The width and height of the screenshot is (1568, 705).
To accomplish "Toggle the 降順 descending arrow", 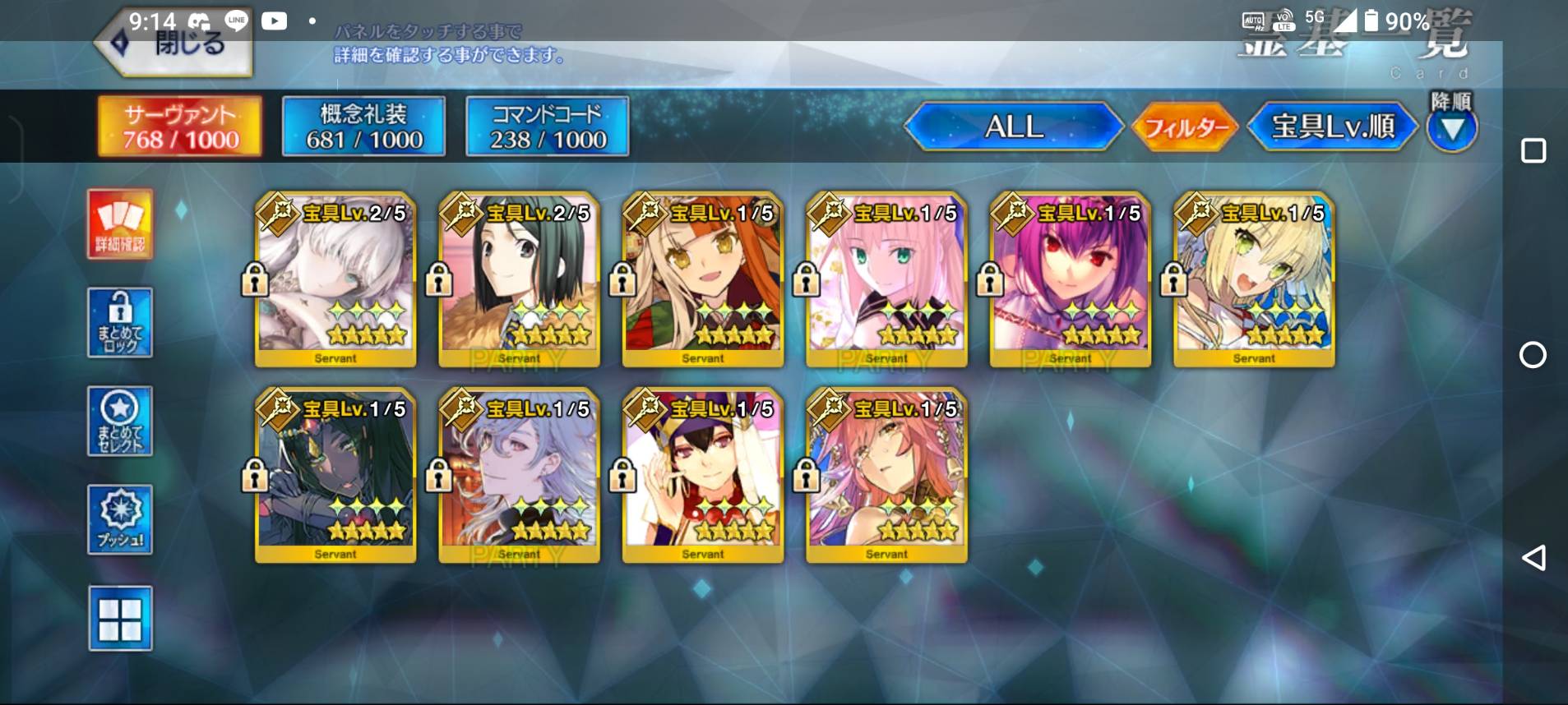I will pos(1451,127).
